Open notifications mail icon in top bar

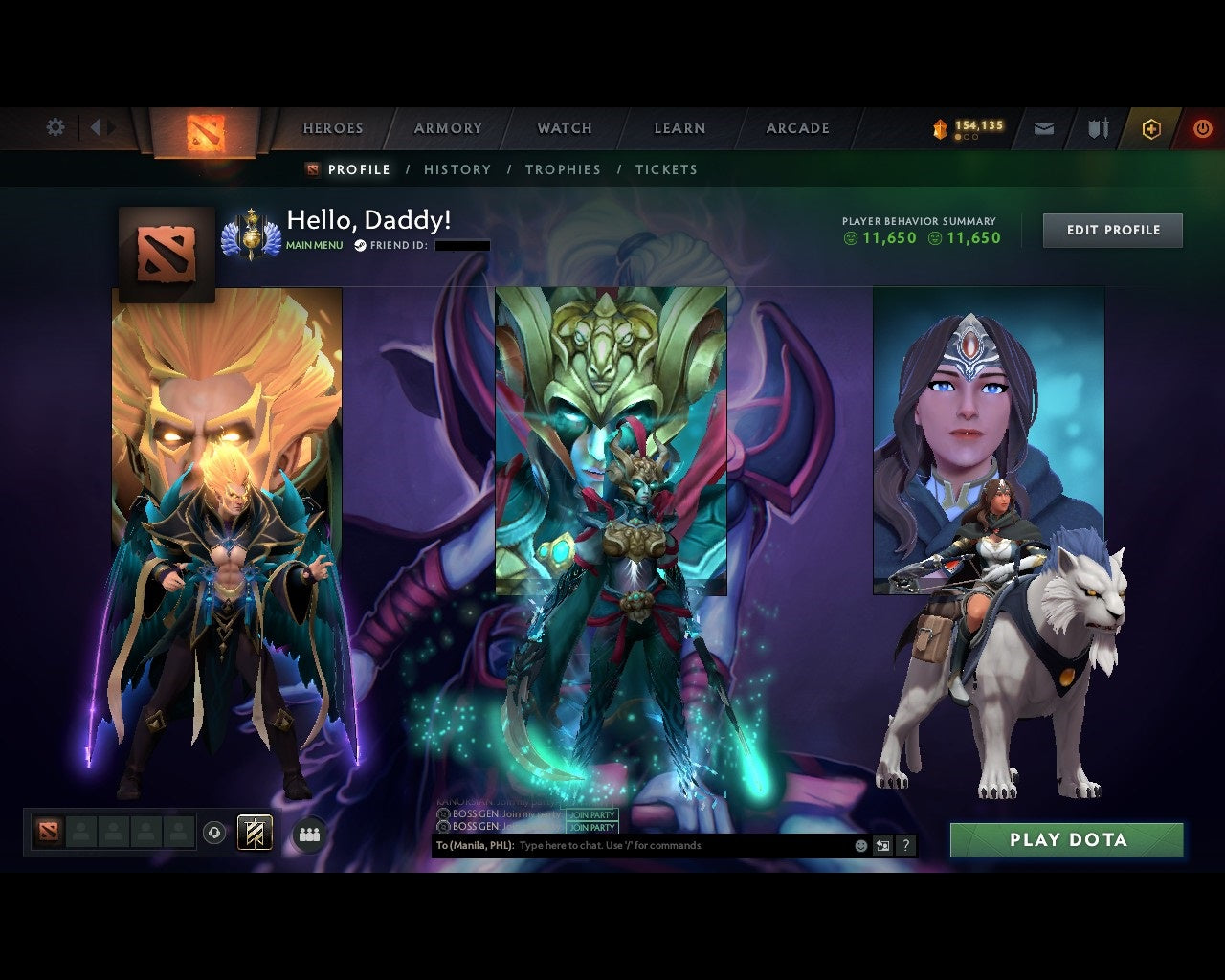[x=1044, y=127]
